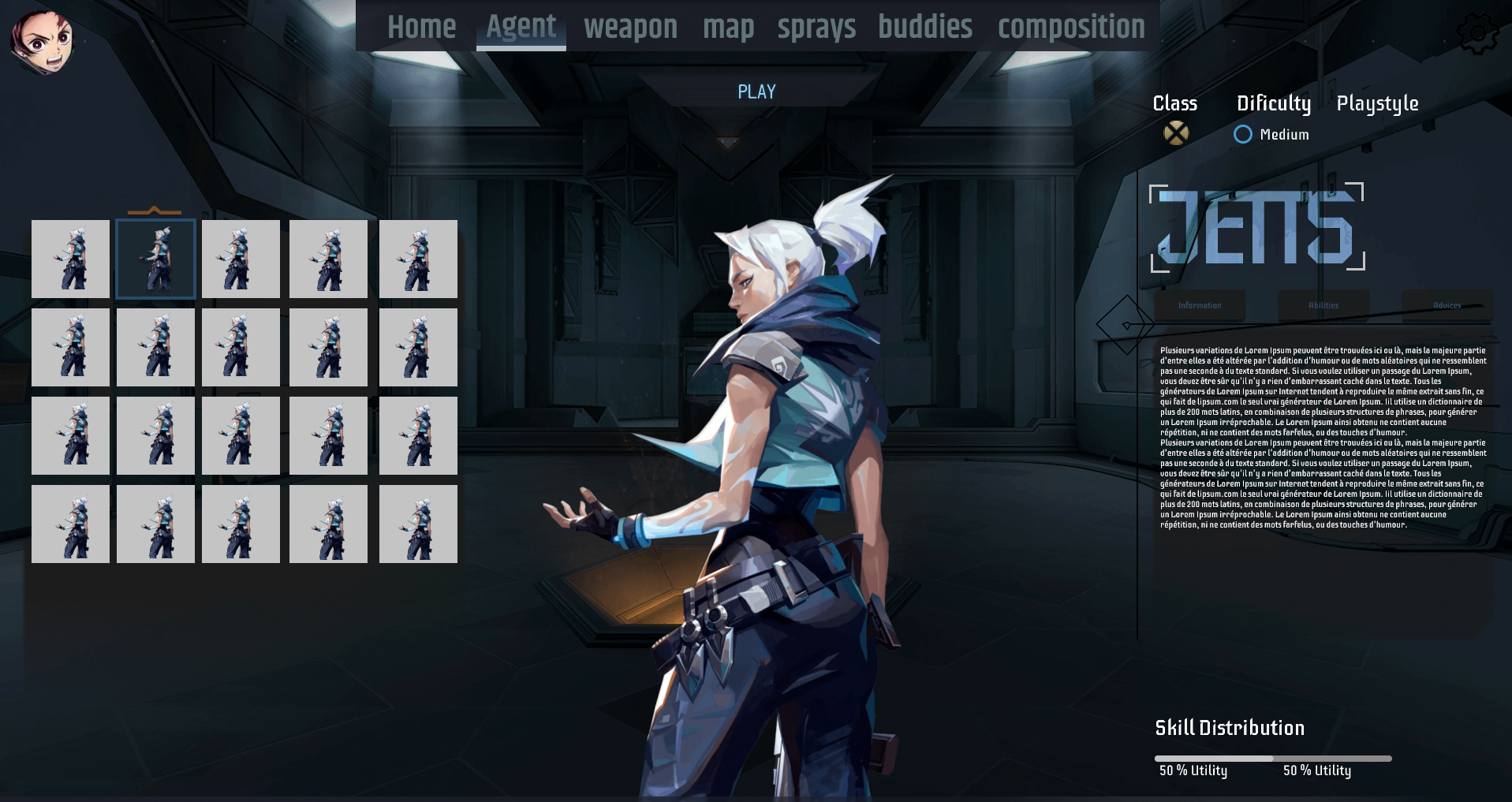
Task: Open the settings gear icon
Action: pyautogui.click(x=1477, y=34)
